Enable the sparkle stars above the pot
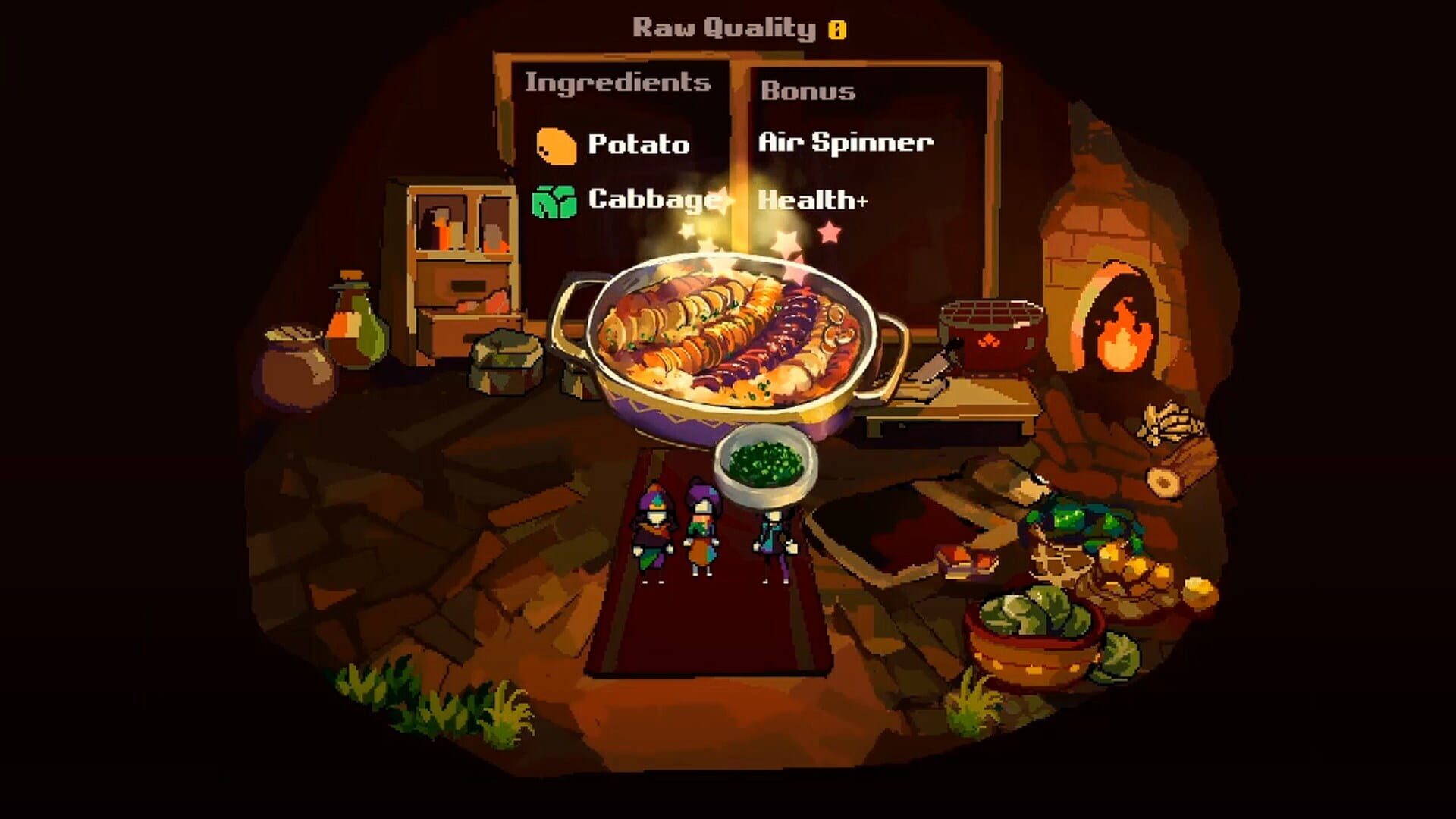 click(x=785, y=239)
